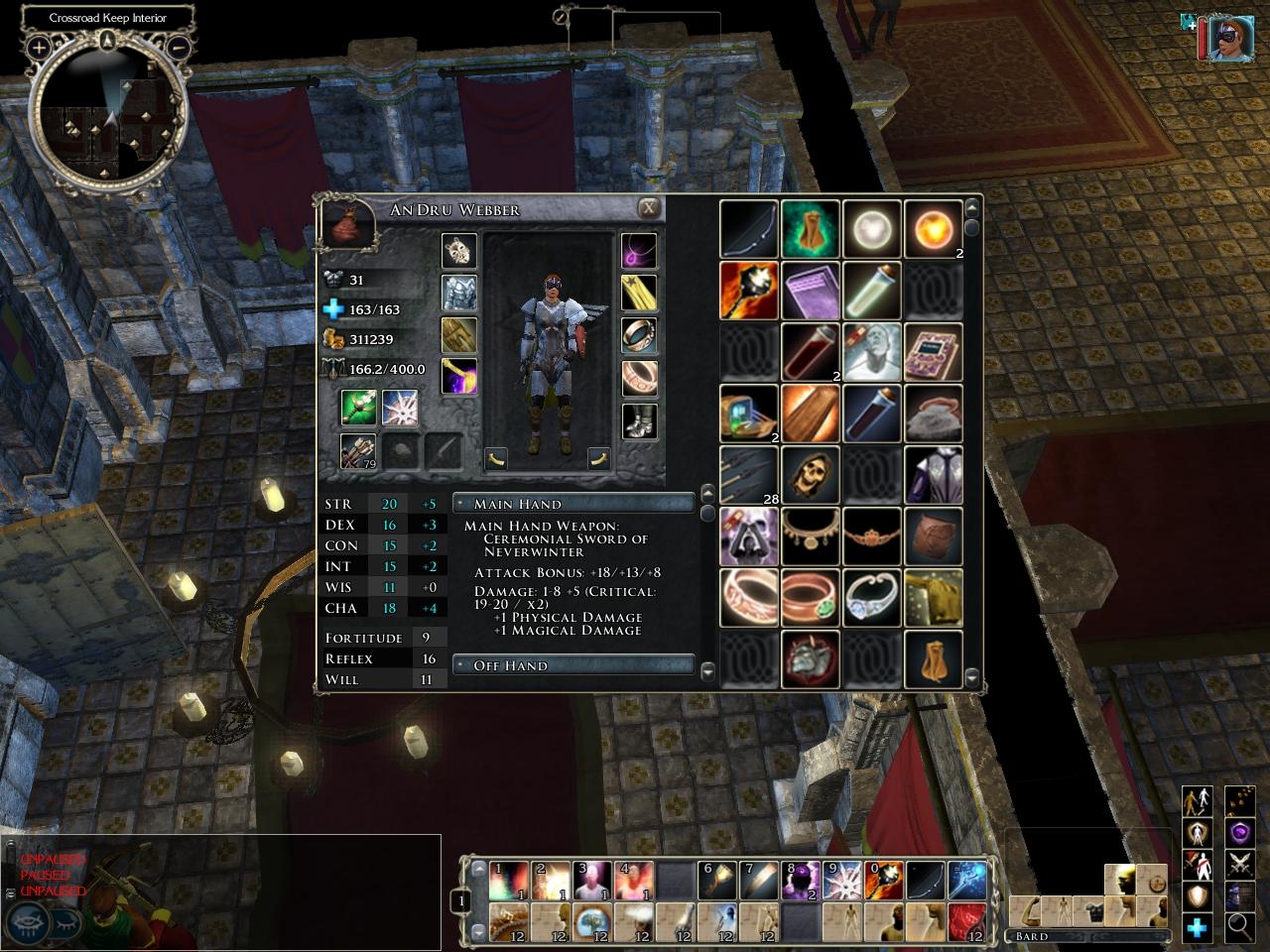This screenshot has width=1270, height=952.
Task: Click the magnifying glass icon
Action: click(1239, 925)
